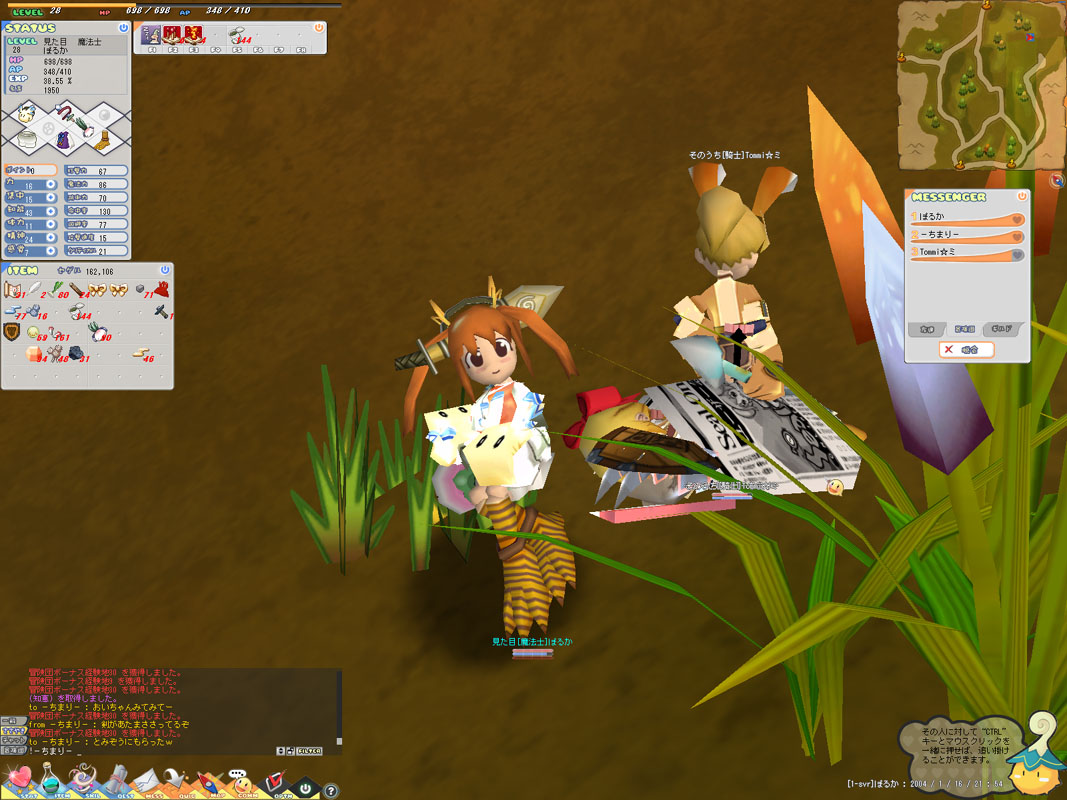Viewport: 1067px width, 800px height.
Task: Use the F1 wizard skill slot
Action: click(151, 36)
